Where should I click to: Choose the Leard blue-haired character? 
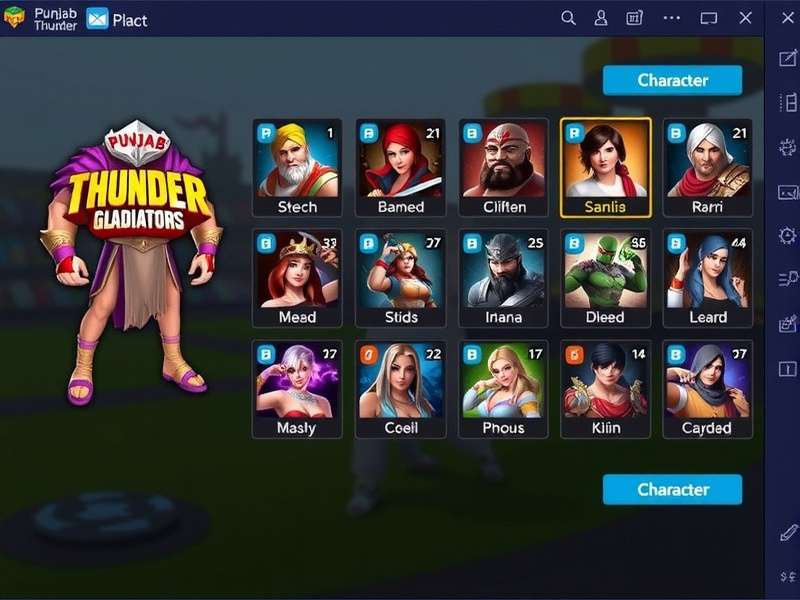tap(707, 278)
